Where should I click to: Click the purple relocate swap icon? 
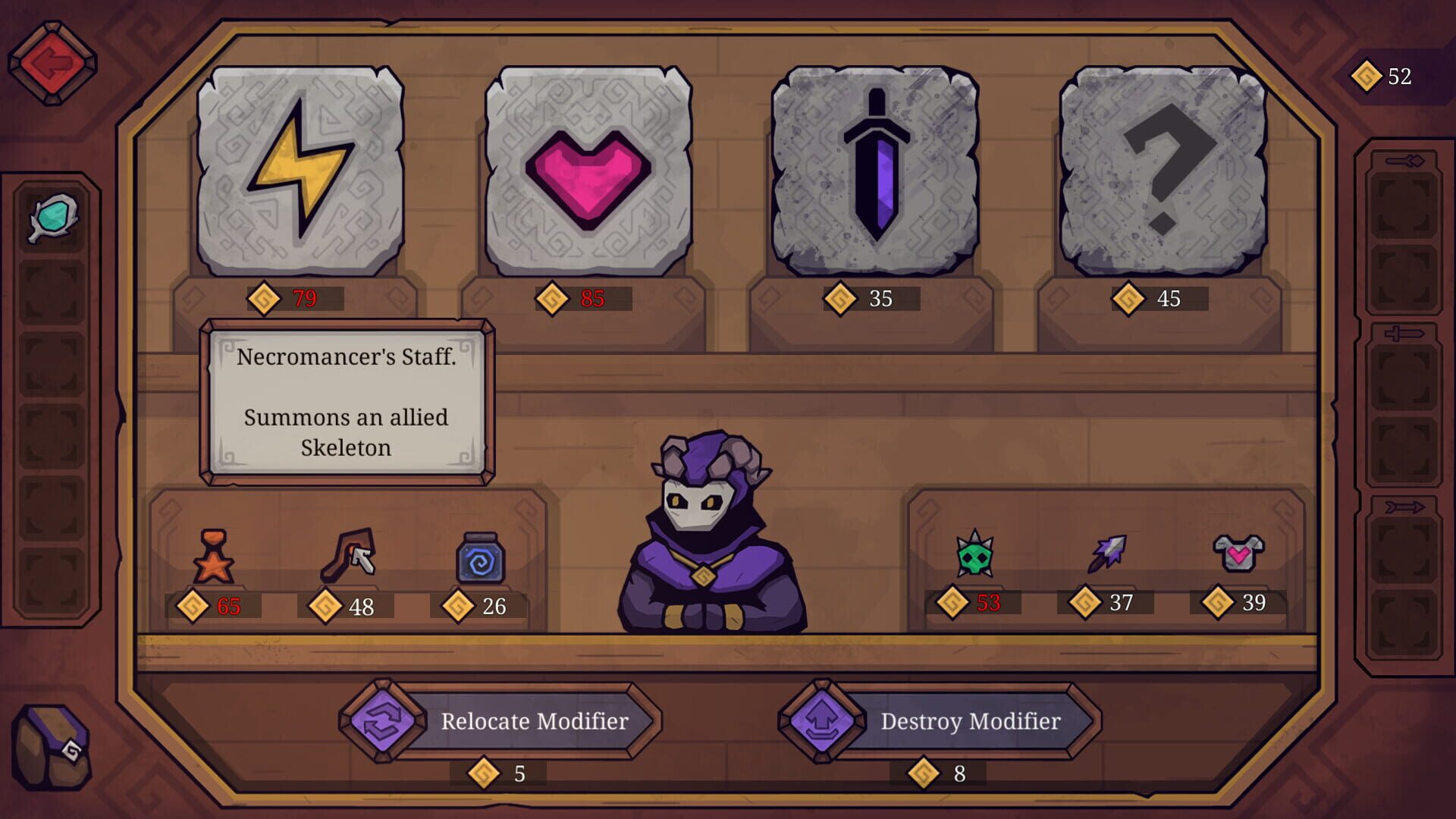[x=387, y=722]
